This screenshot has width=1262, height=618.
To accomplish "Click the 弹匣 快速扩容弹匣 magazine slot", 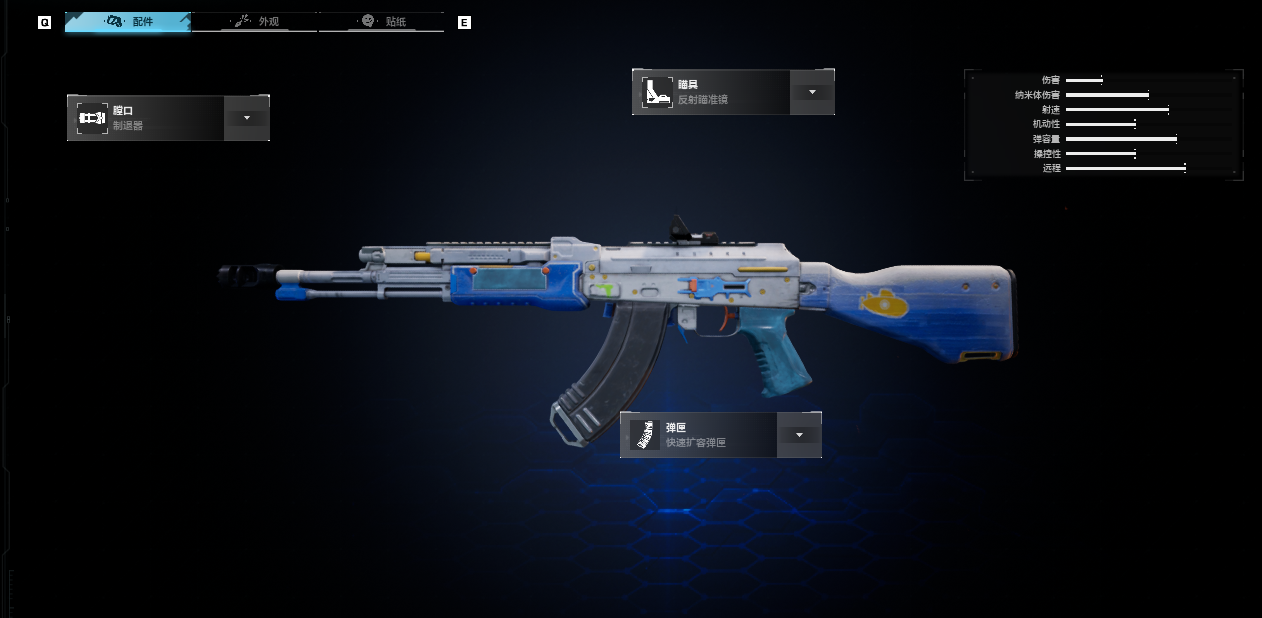I will (x=699, y=436).
